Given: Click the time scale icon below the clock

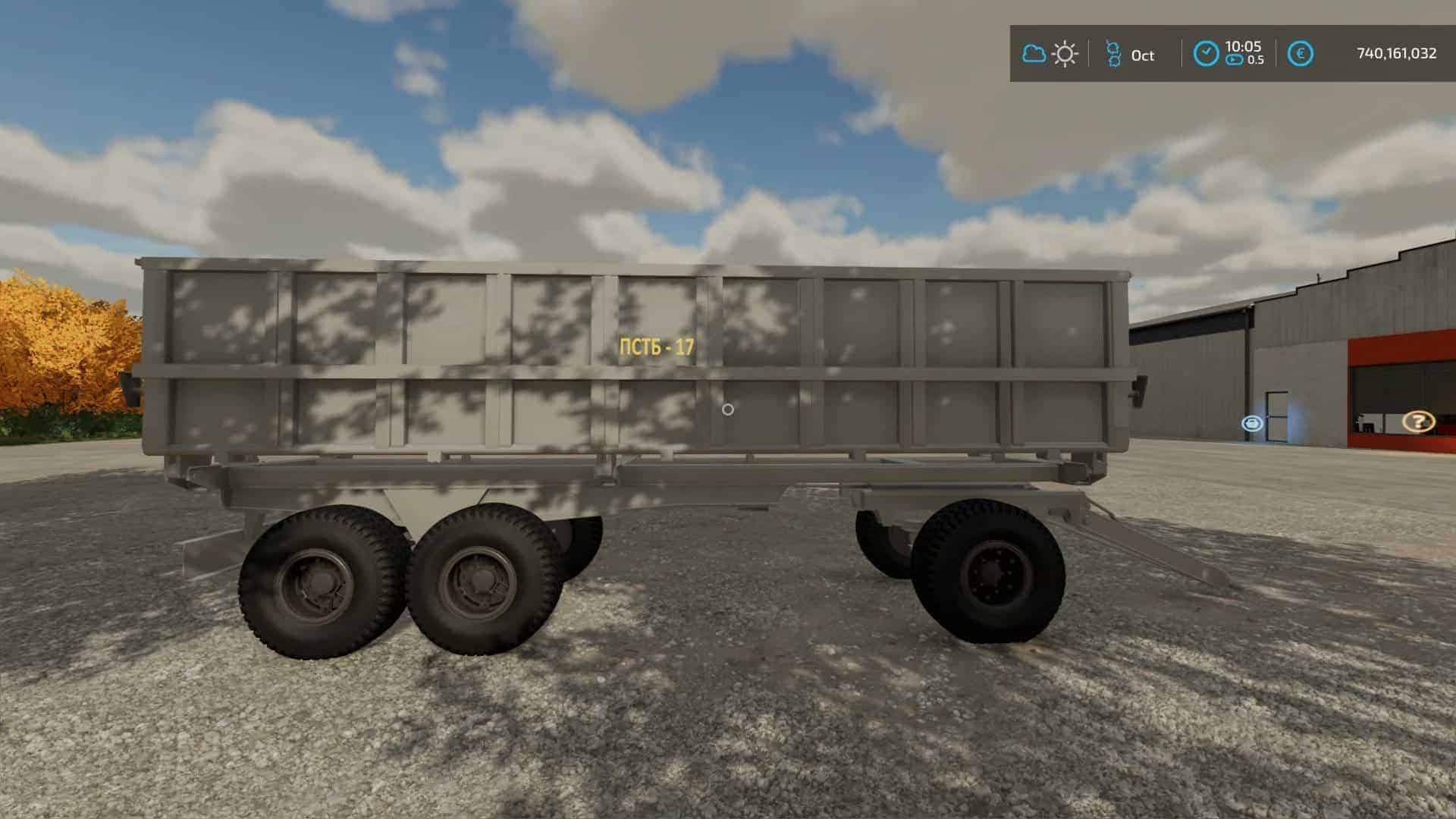Looking at the screenshot, I should click(x=1235, y=59).
